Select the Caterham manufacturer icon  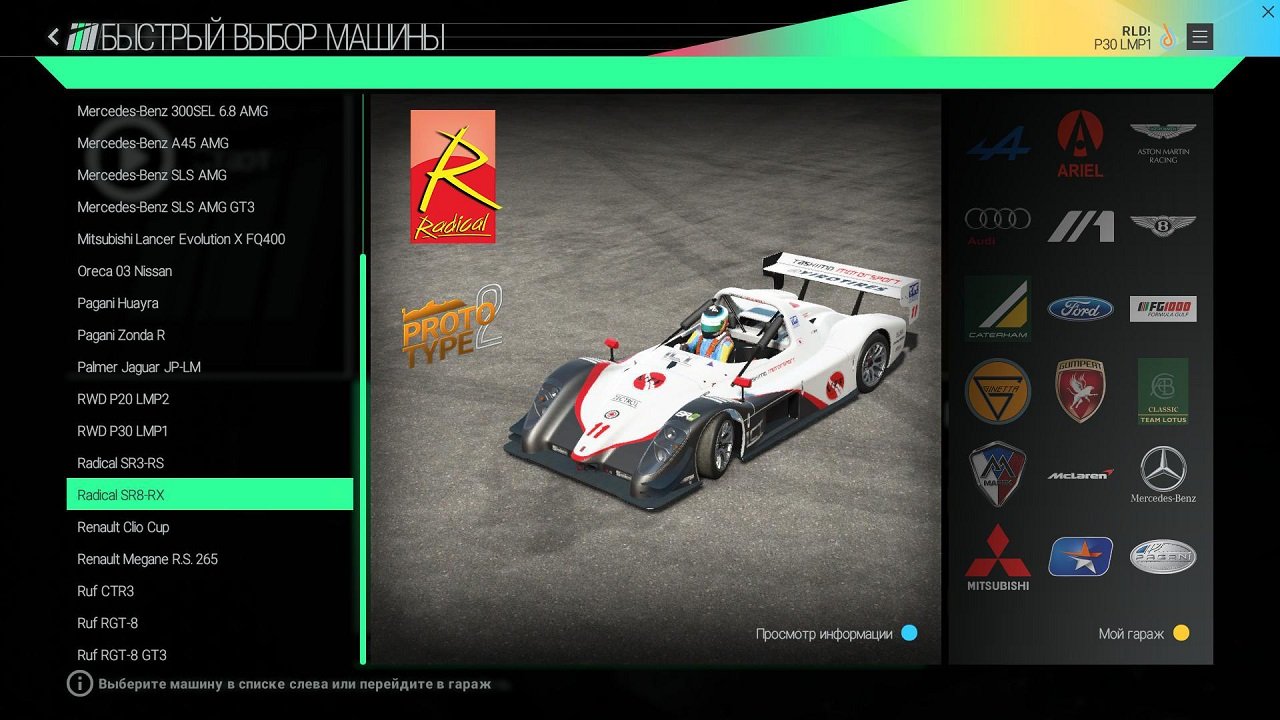coord(997,309)
